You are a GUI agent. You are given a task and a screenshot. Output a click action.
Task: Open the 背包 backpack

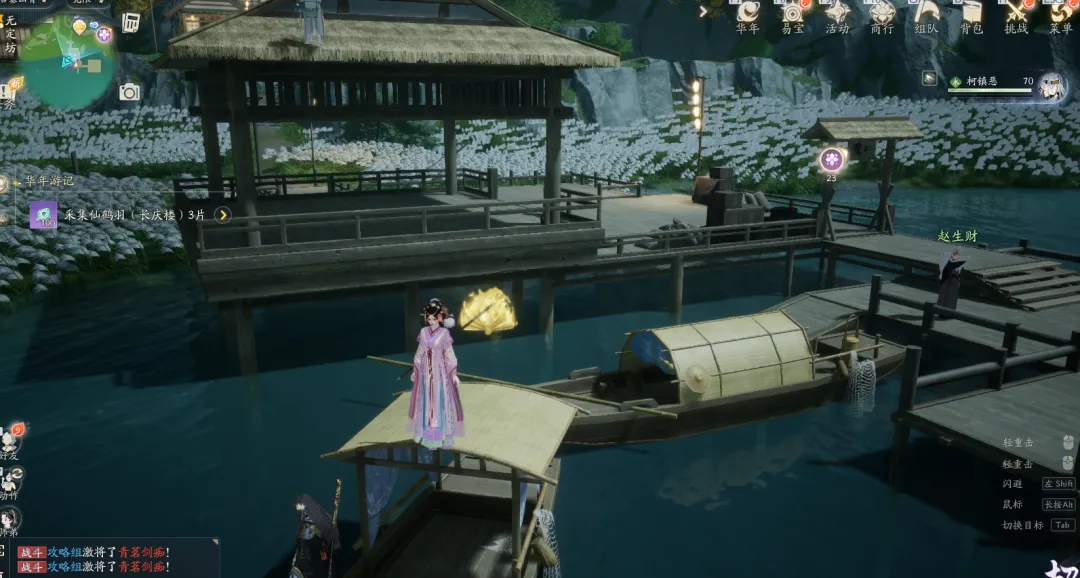pos(971,13)
